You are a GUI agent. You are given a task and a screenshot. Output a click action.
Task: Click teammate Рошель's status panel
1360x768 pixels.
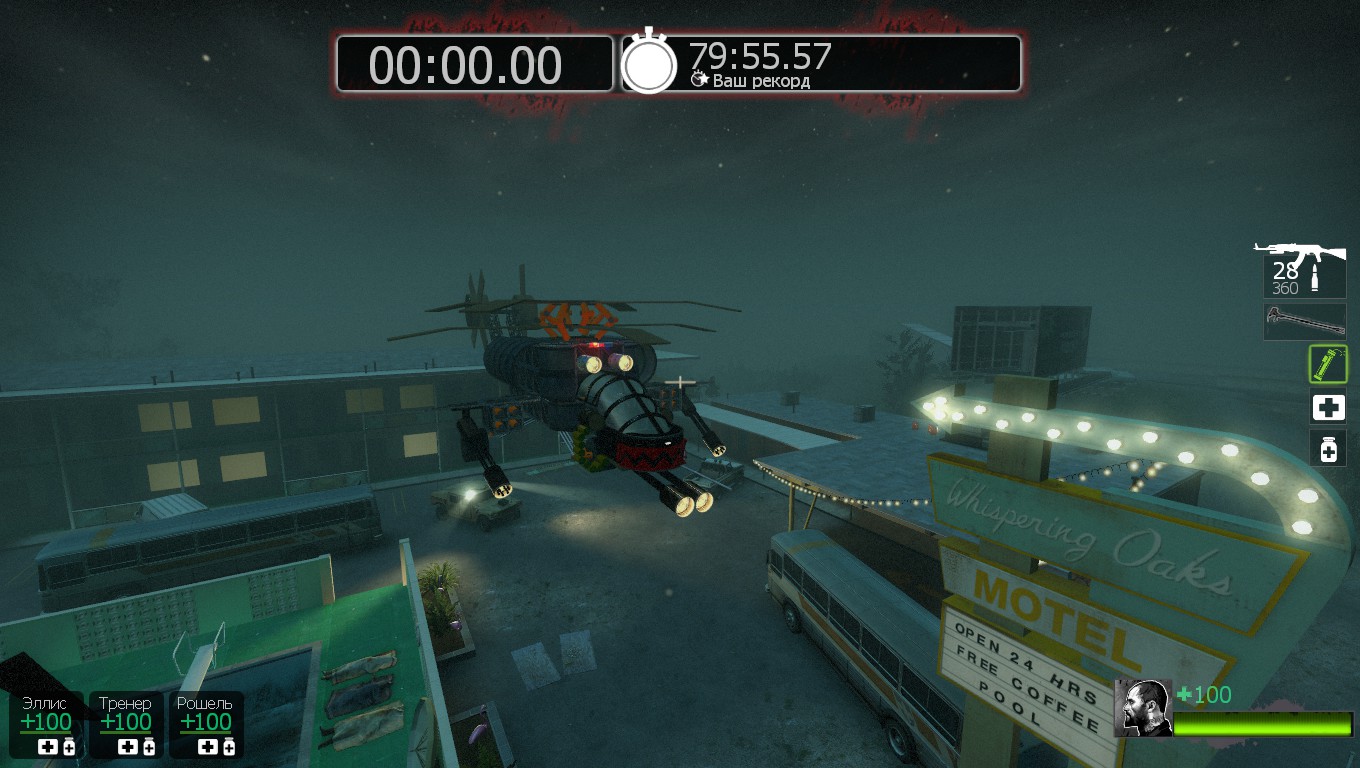pyautogui.click(x=206, y=724)
